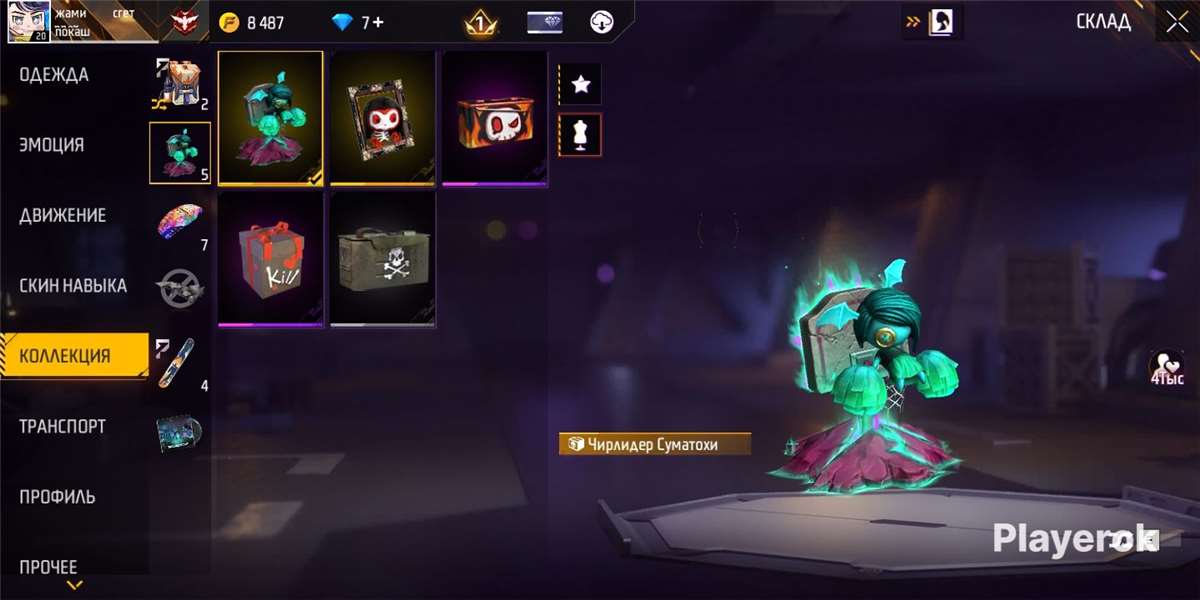Add diamonds via the plus button
This screenshot has height=600, width=1200.
pyautogui.click(x=378, y=22)
